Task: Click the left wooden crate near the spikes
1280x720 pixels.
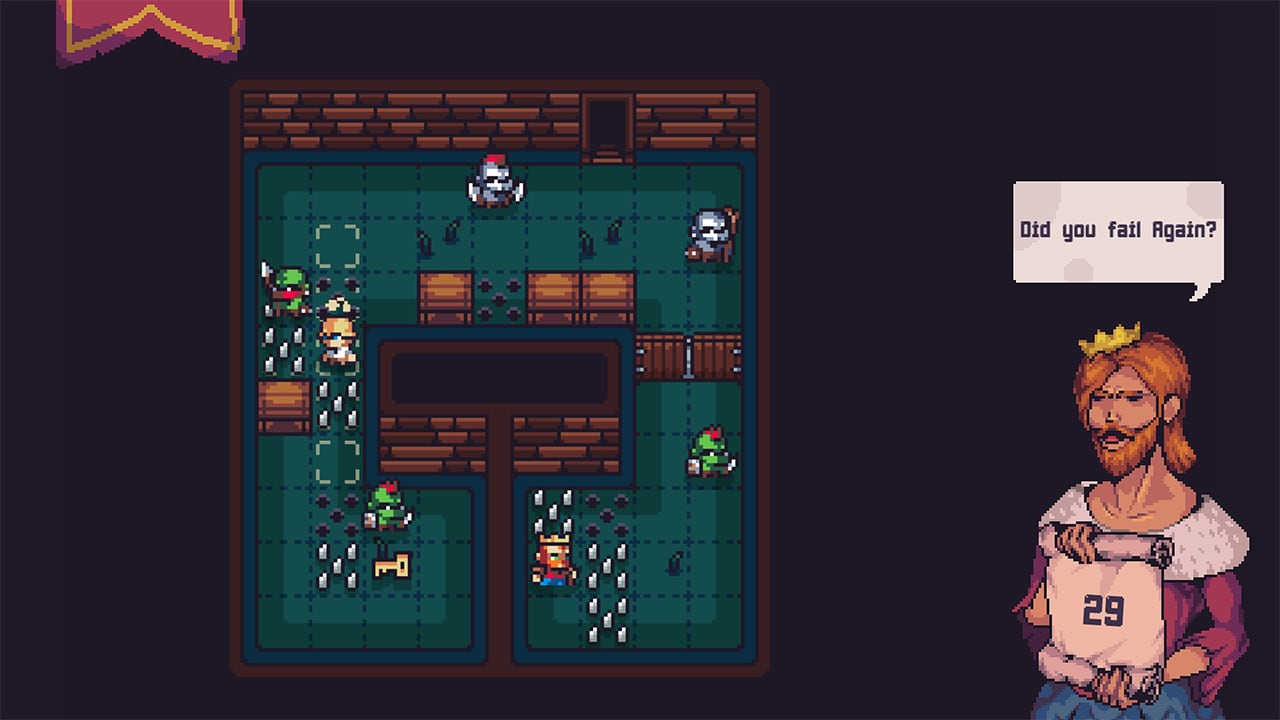Action: (285, 405)
